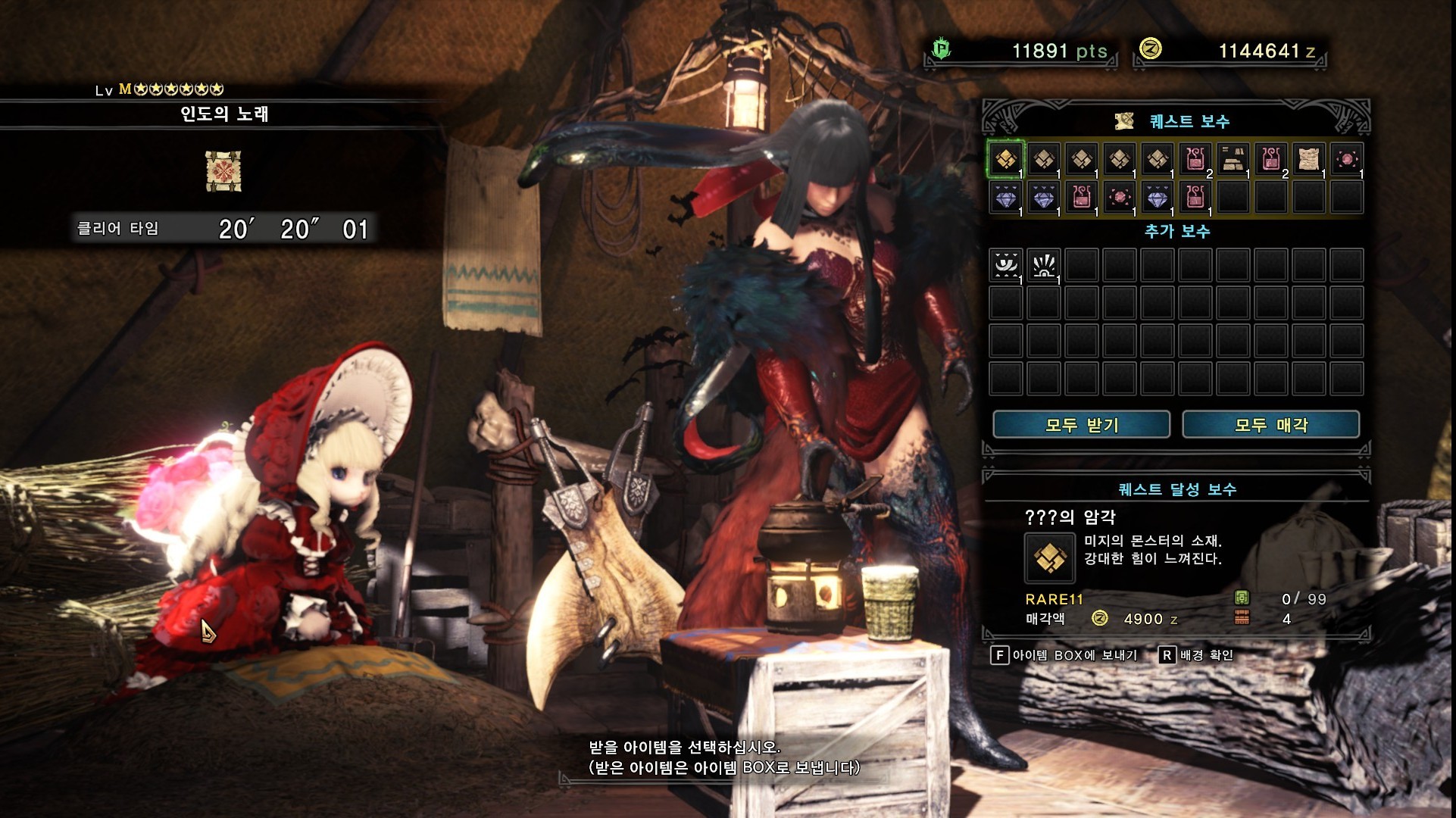Pick the sunburst-symbol bonus reward slot
The image size is (1456, 818).
[x=1044, y=266]
